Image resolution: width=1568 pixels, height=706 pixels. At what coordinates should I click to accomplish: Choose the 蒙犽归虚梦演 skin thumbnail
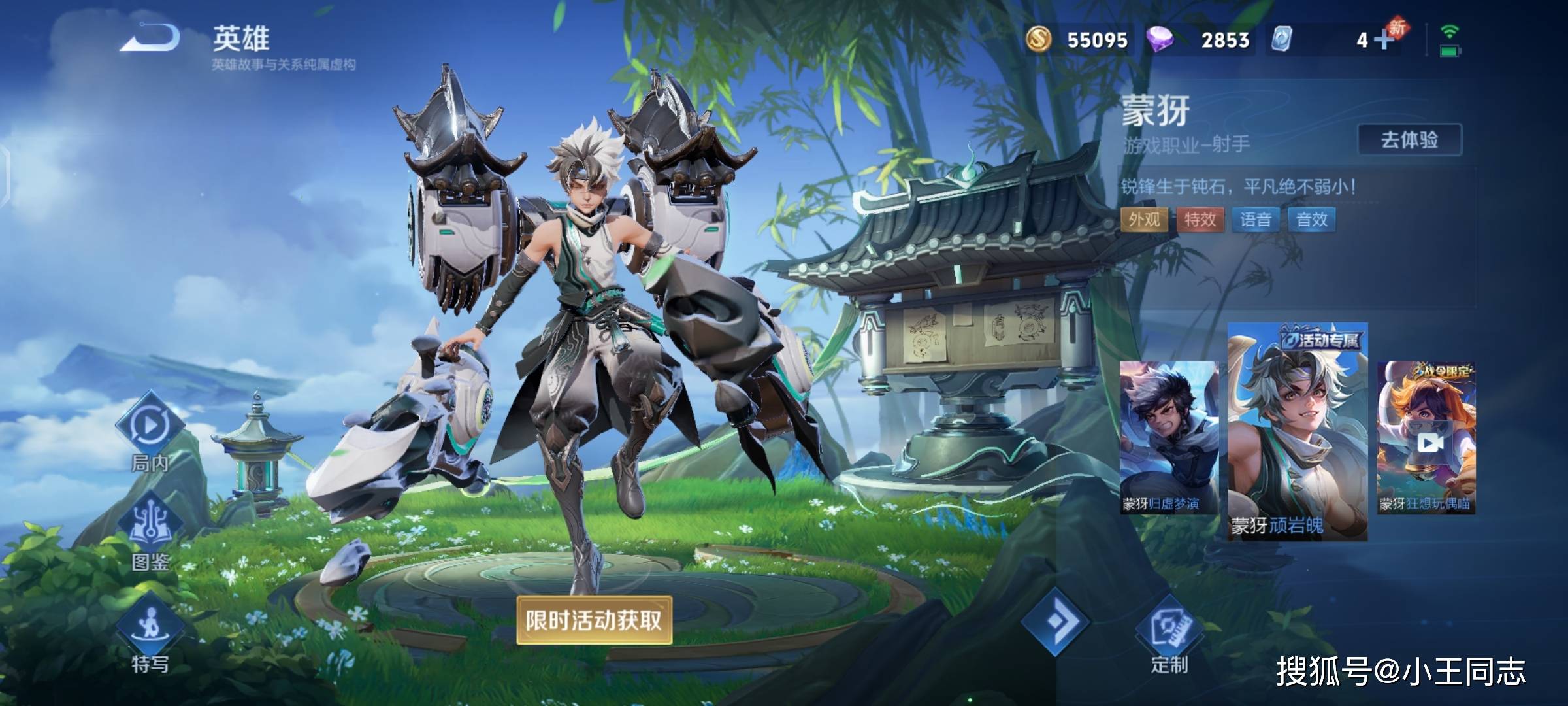1169,437
